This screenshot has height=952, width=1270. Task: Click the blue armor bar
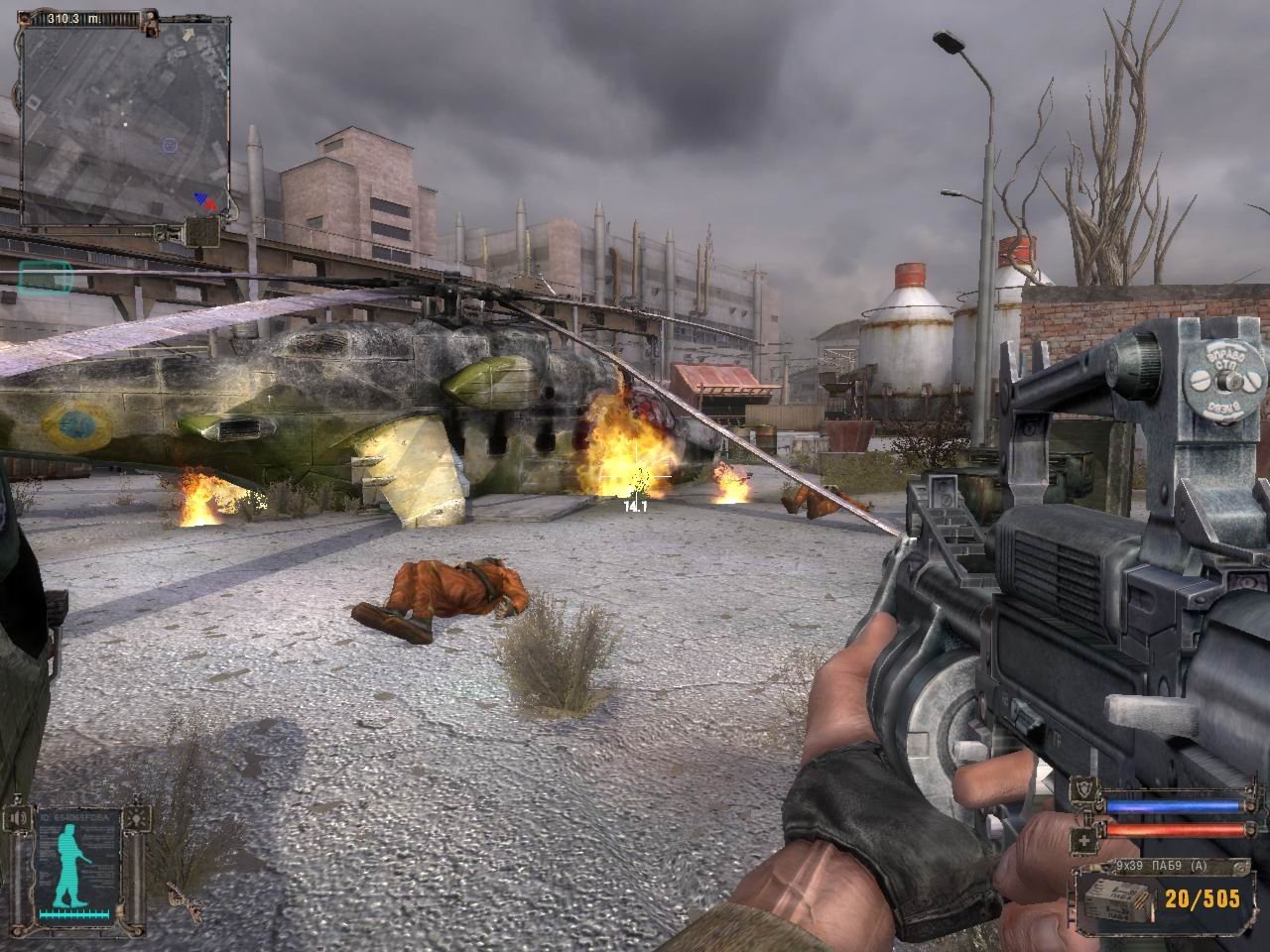coord(1173,805)
